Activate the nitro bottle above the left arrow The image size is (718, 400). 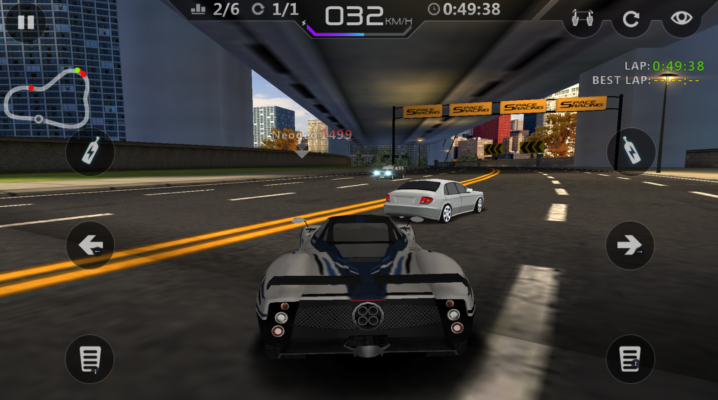[x=91, y=152]
